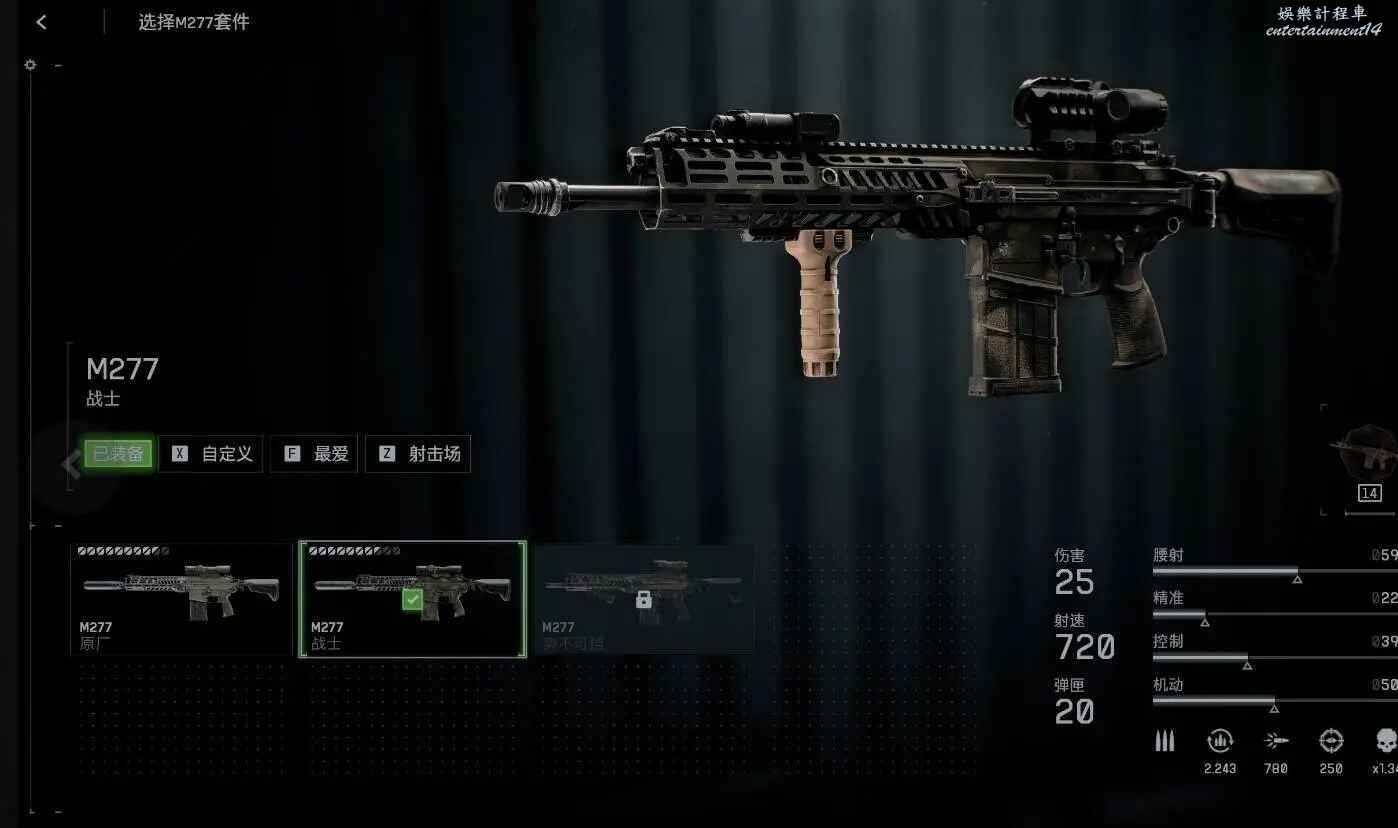
Task: Go back using the top-left arrow
Action: click(x=41, y=22)
